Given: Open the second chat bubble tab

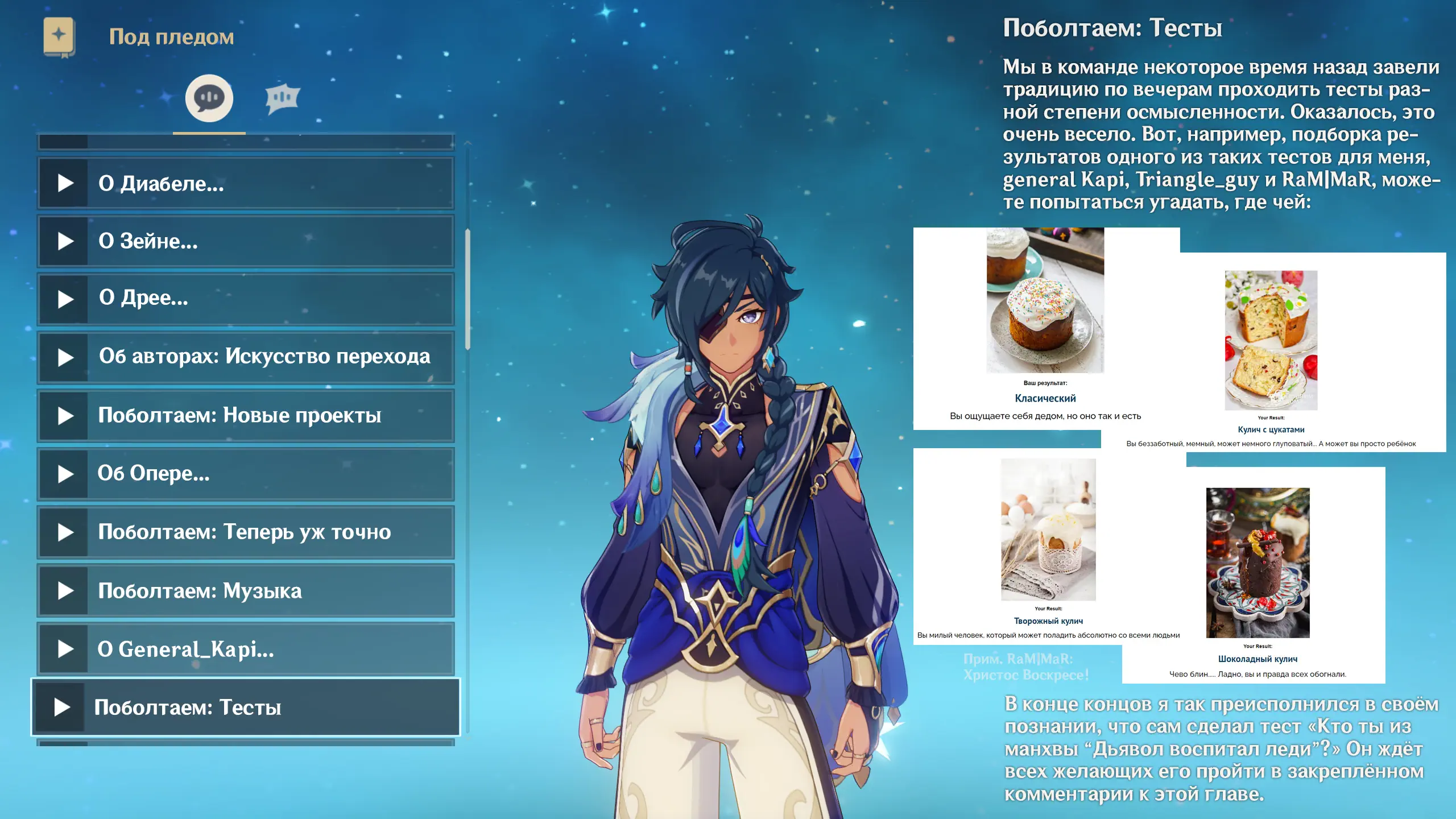Looking at the screenshot, I should coord(282,98).
